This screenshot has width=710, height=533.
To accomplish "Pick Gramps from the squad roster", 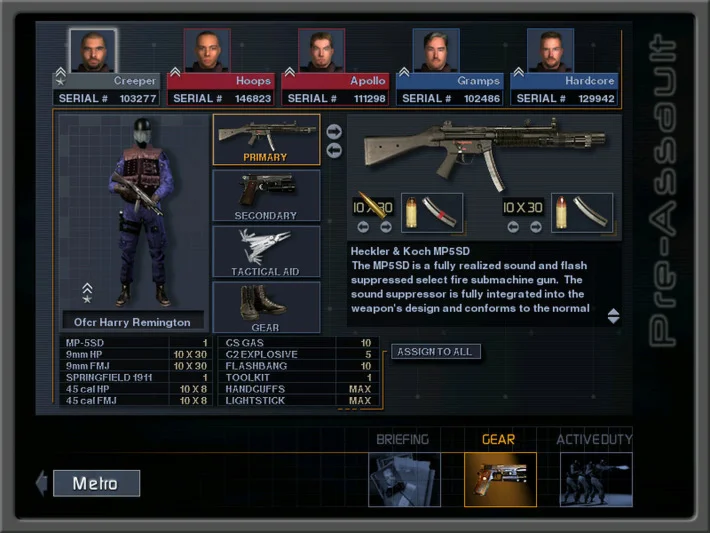I will (x=436, y=50).
